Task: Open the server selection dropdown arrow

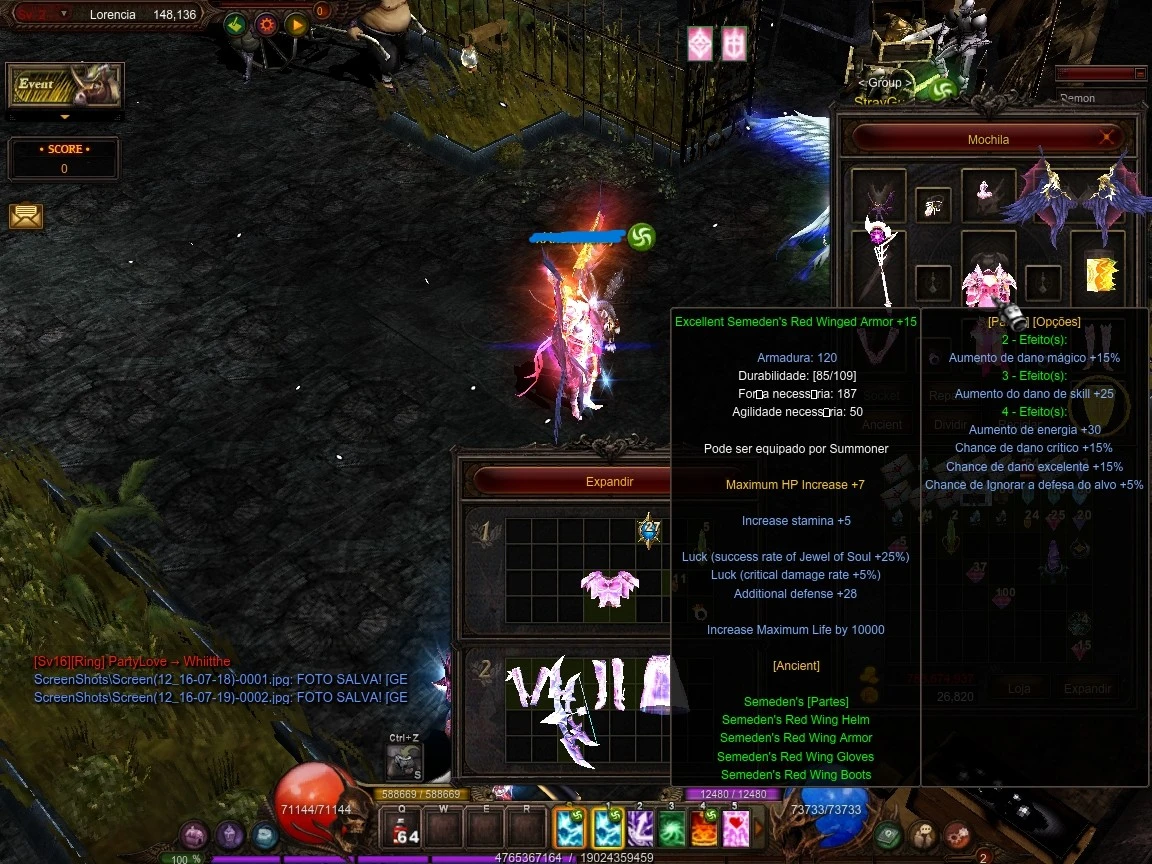Action: tap(64, 14)
